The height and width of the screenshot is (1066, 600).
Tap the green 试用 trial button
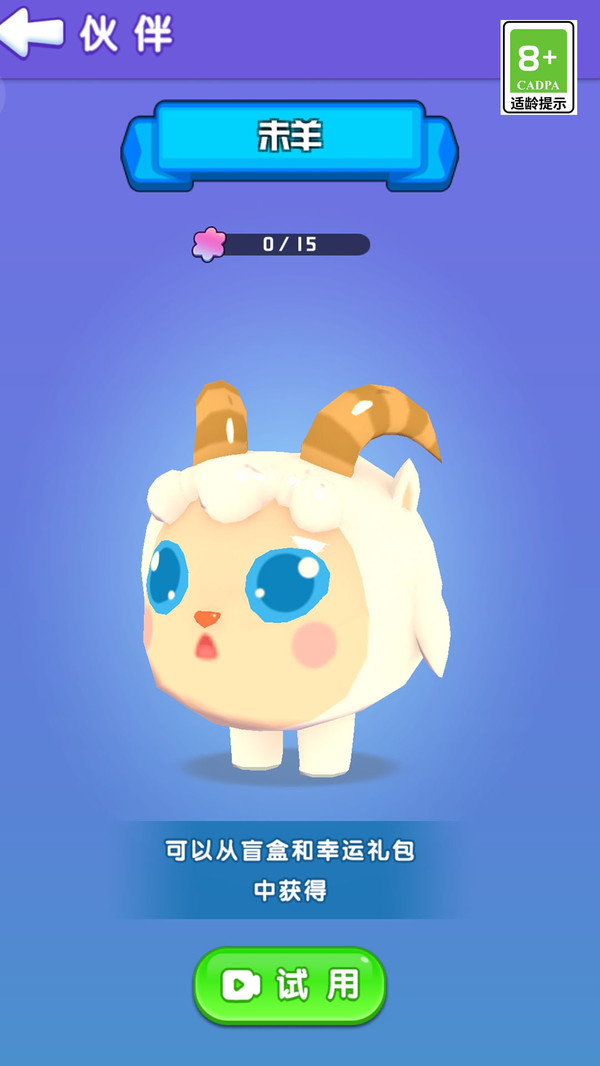(290, 986)
